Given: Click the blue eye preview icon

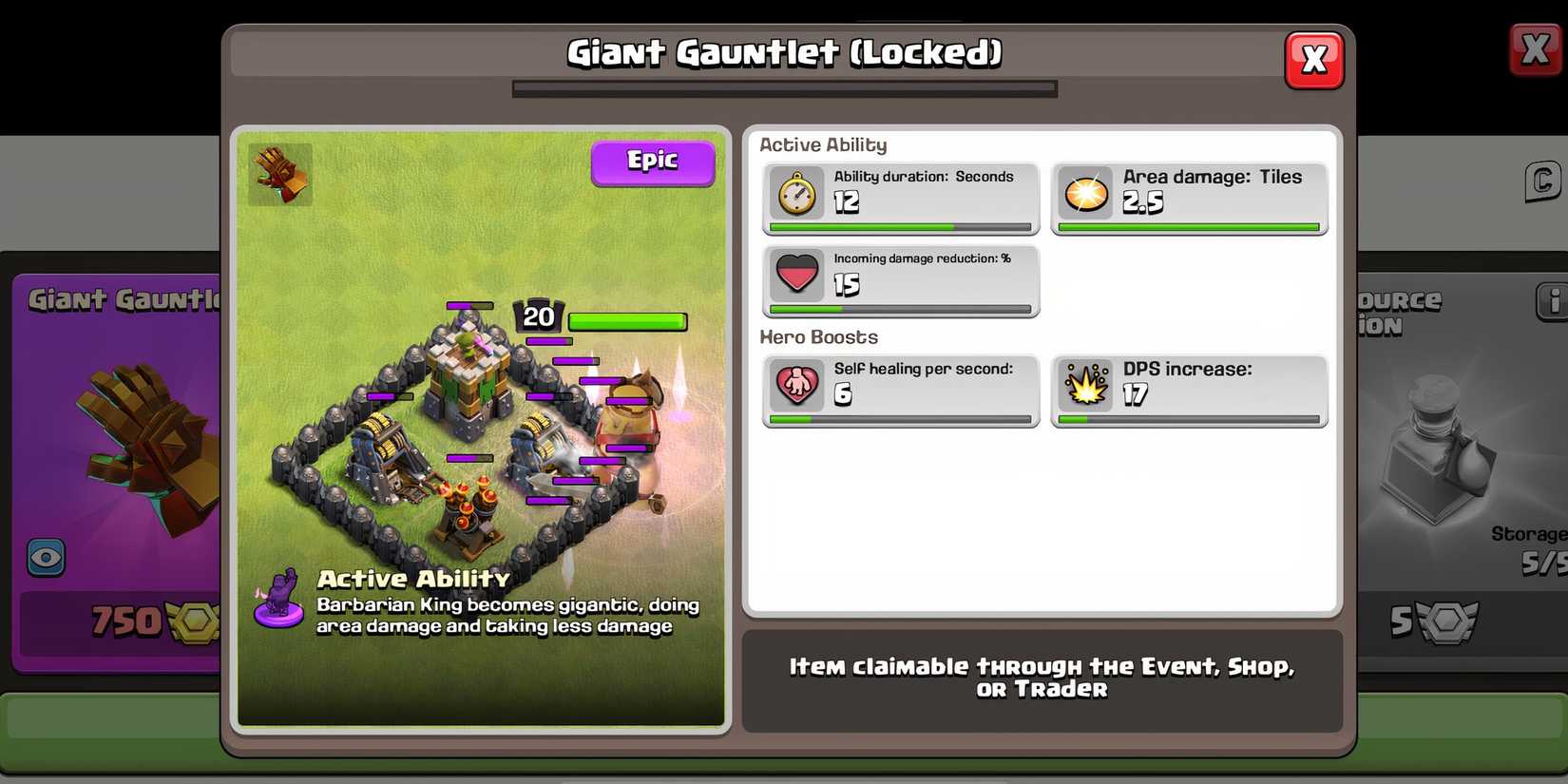Looking at the screenshot, I should coord(45,559).
